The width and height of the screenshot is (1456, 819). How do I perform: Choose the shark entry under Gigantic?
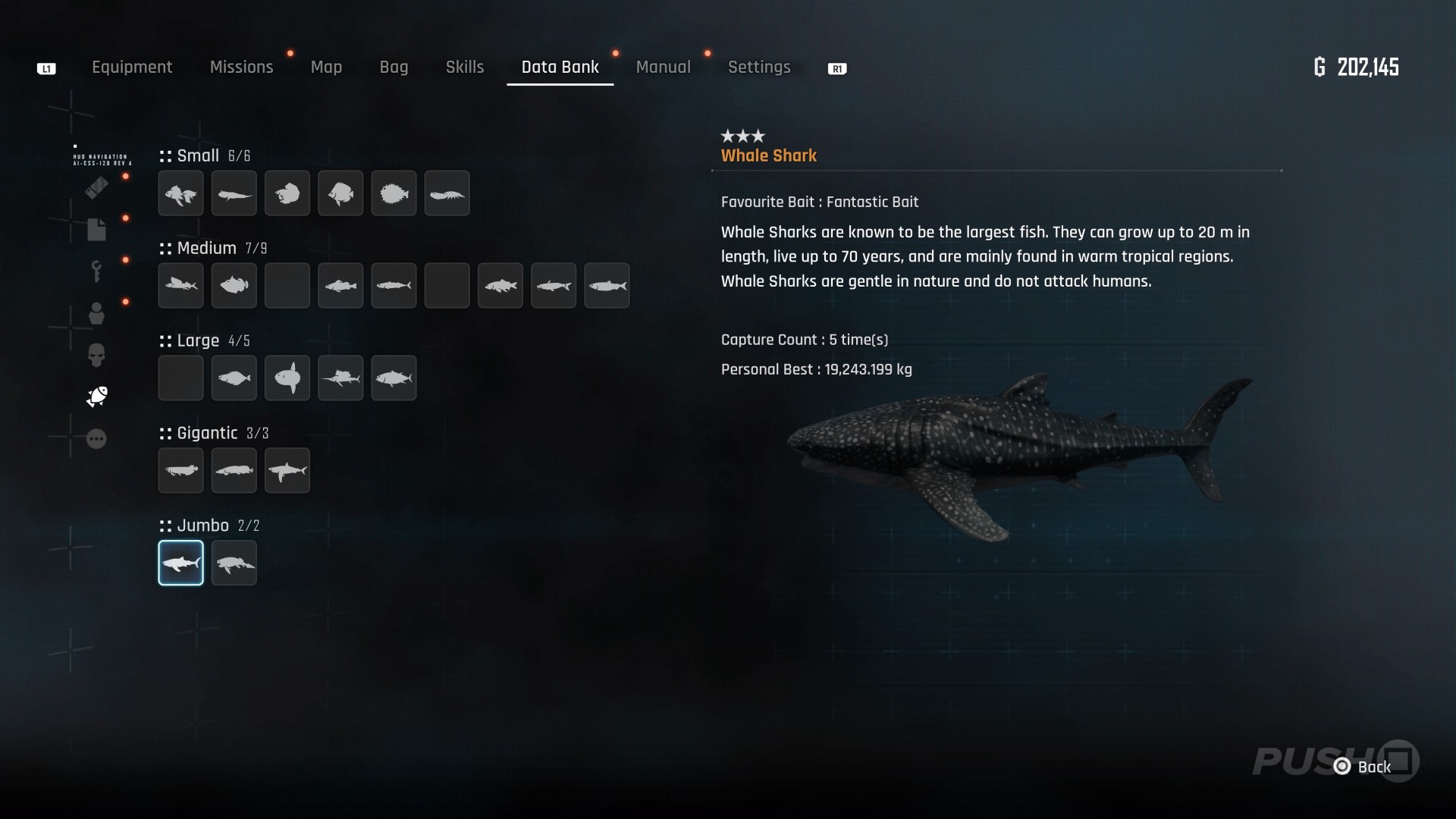tap(287, 470)
